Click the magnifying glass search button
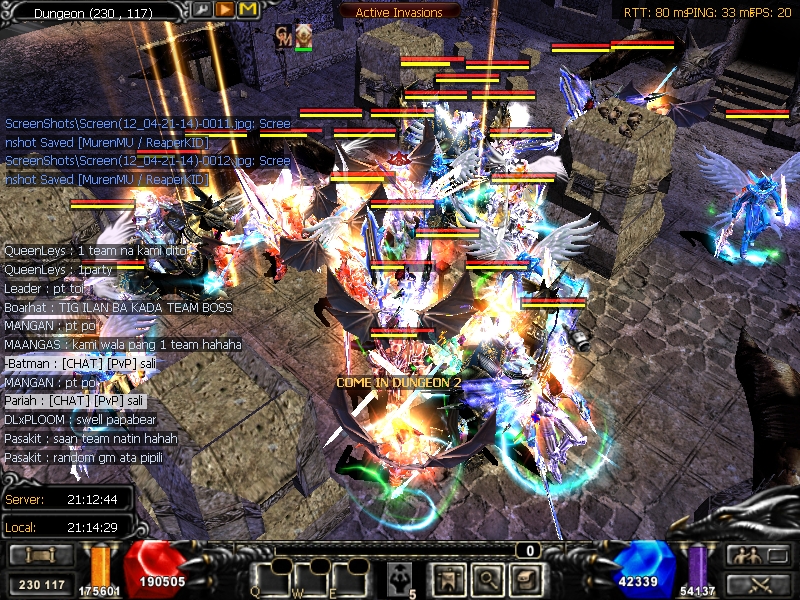 pos(487,579)
